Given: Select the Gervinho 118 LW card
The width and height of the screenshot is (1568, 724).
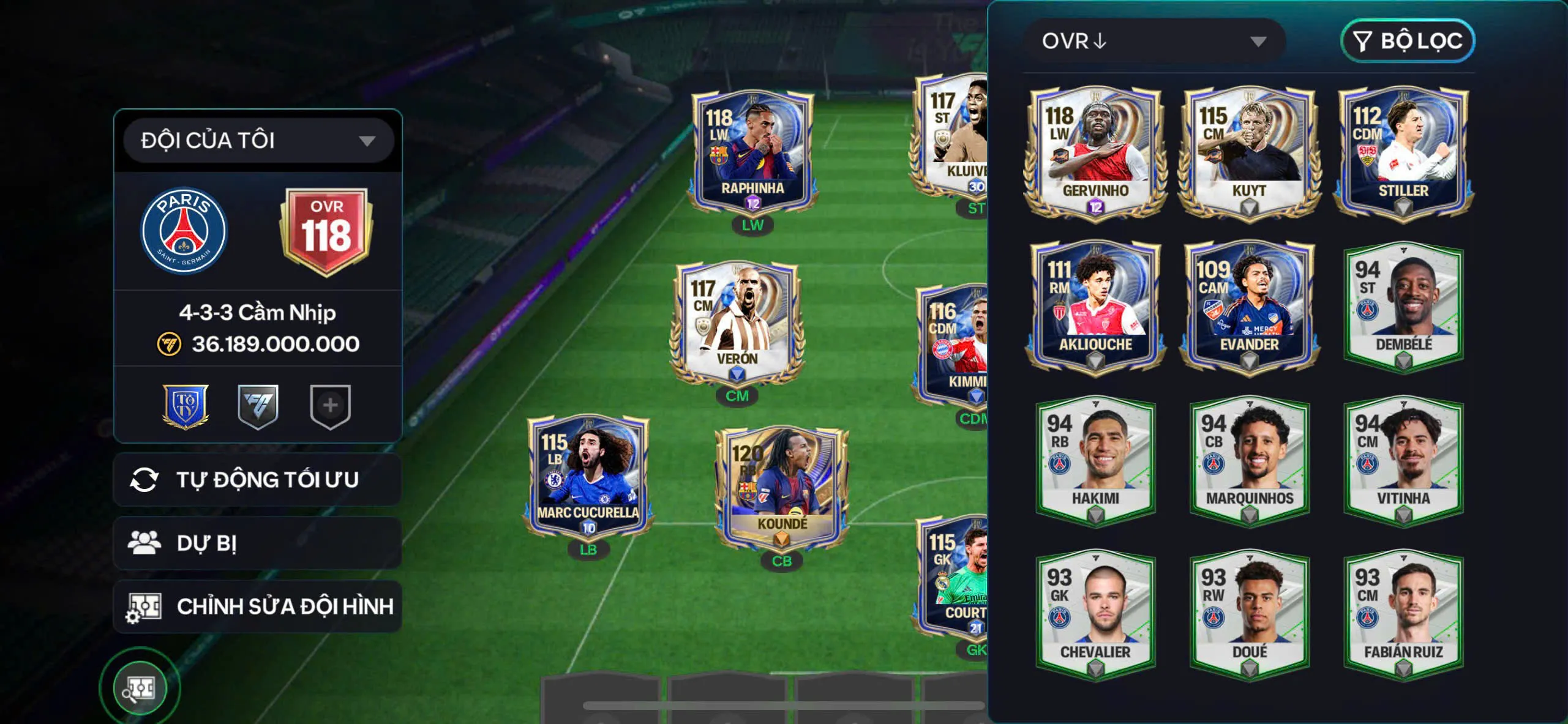Looking at the screenshot, I should (1095, 152).
